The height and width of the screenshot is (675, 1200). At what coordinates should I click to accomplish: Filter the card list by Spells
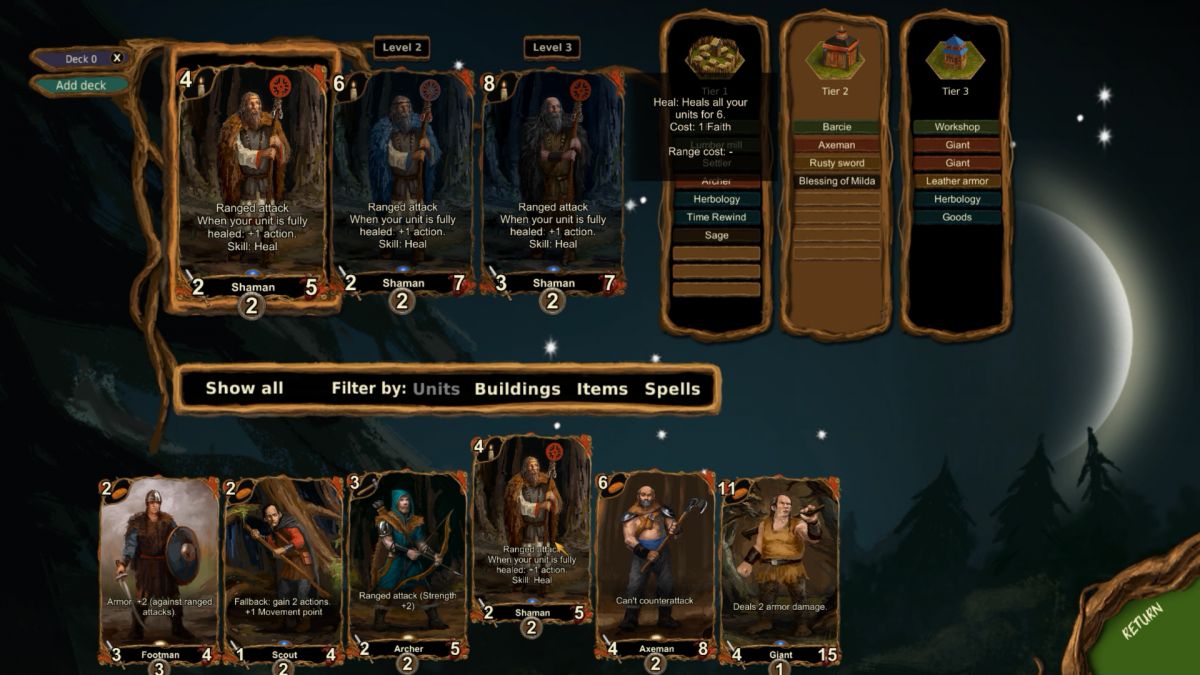[x=672, y=389]
